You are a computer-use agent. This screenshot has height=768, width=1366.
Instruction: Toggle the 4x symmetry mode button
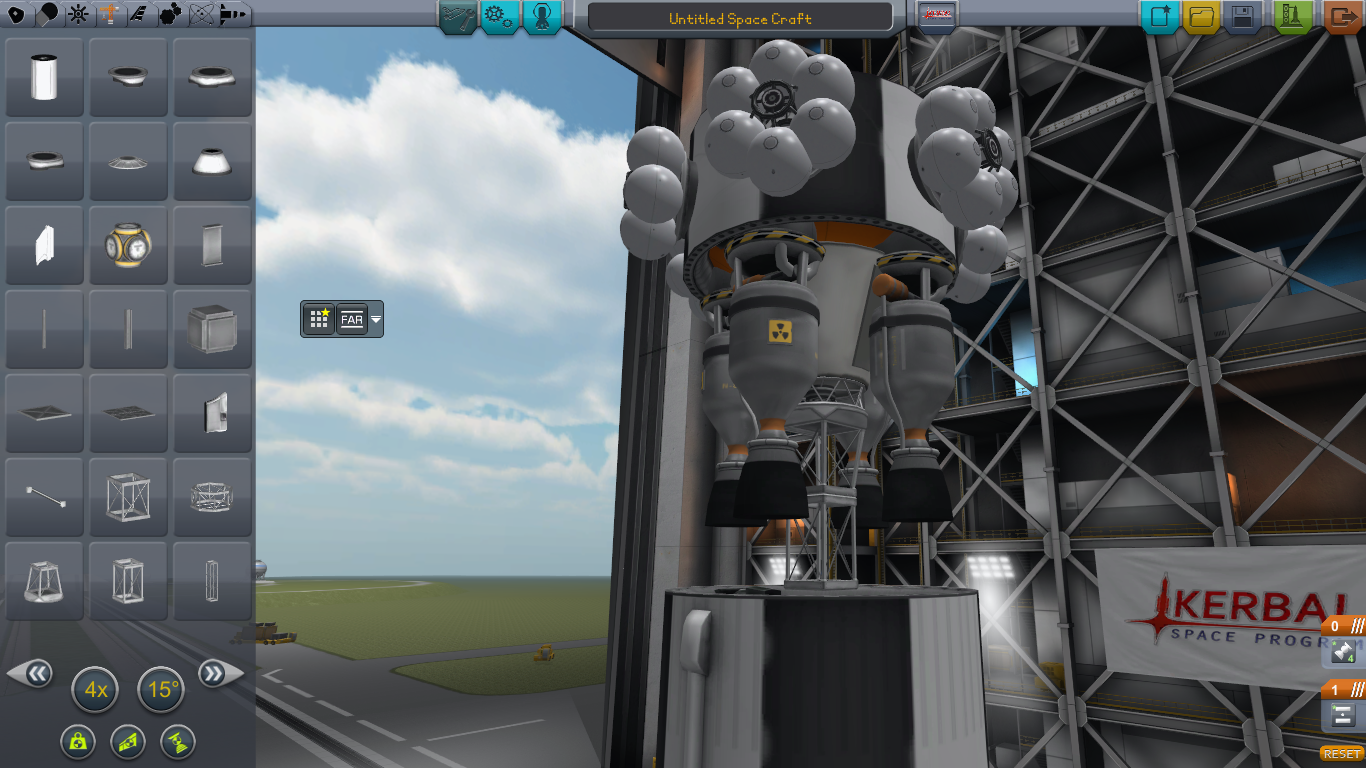tap(95, 690)
